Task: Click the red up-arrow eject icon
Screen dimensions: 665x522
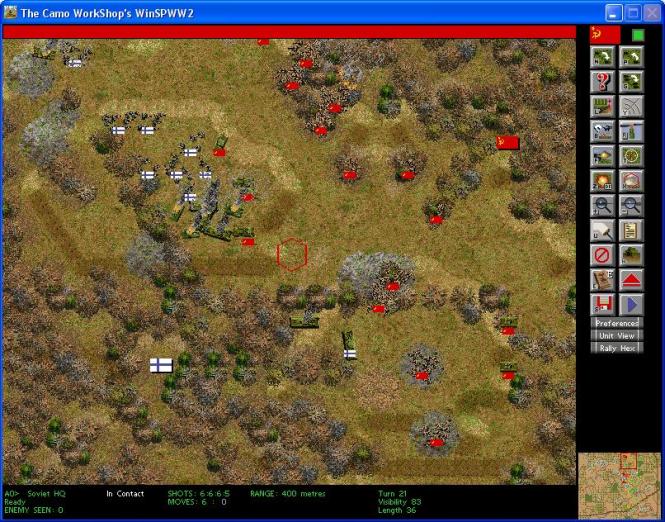Action: click(x=631, y=280)
